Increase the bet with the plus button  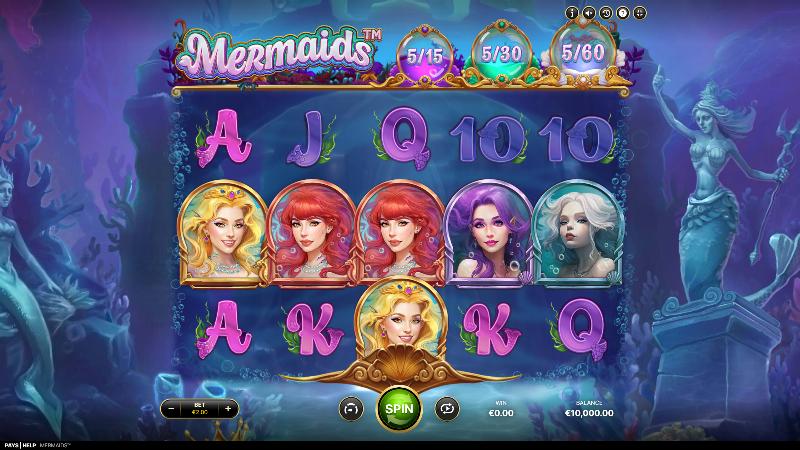pos(228,408)
